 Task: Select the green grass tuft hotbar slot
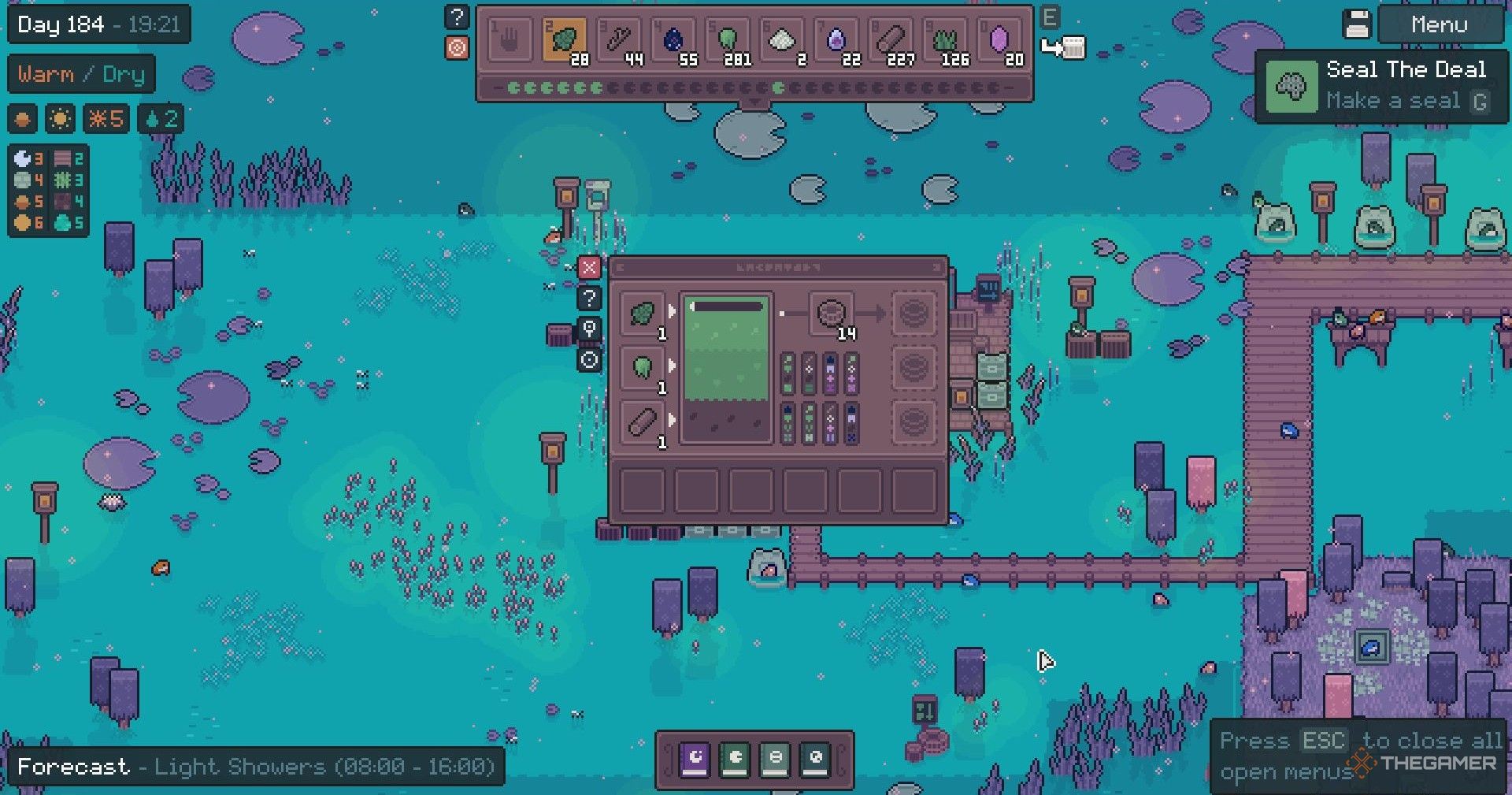[x=947, y=40]
